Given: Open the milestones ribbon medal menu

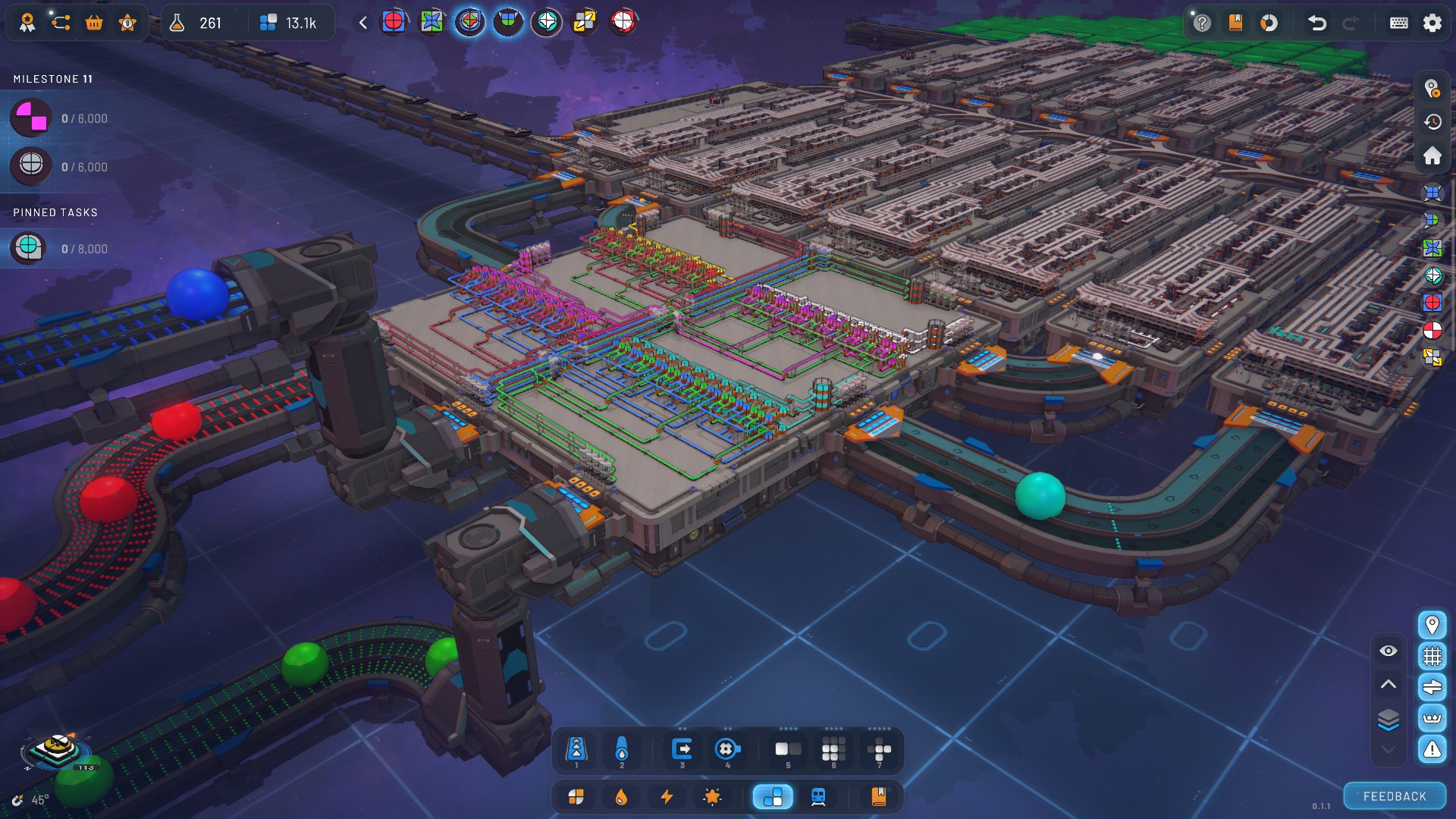Looking at the screenshot, I should 27,23.
